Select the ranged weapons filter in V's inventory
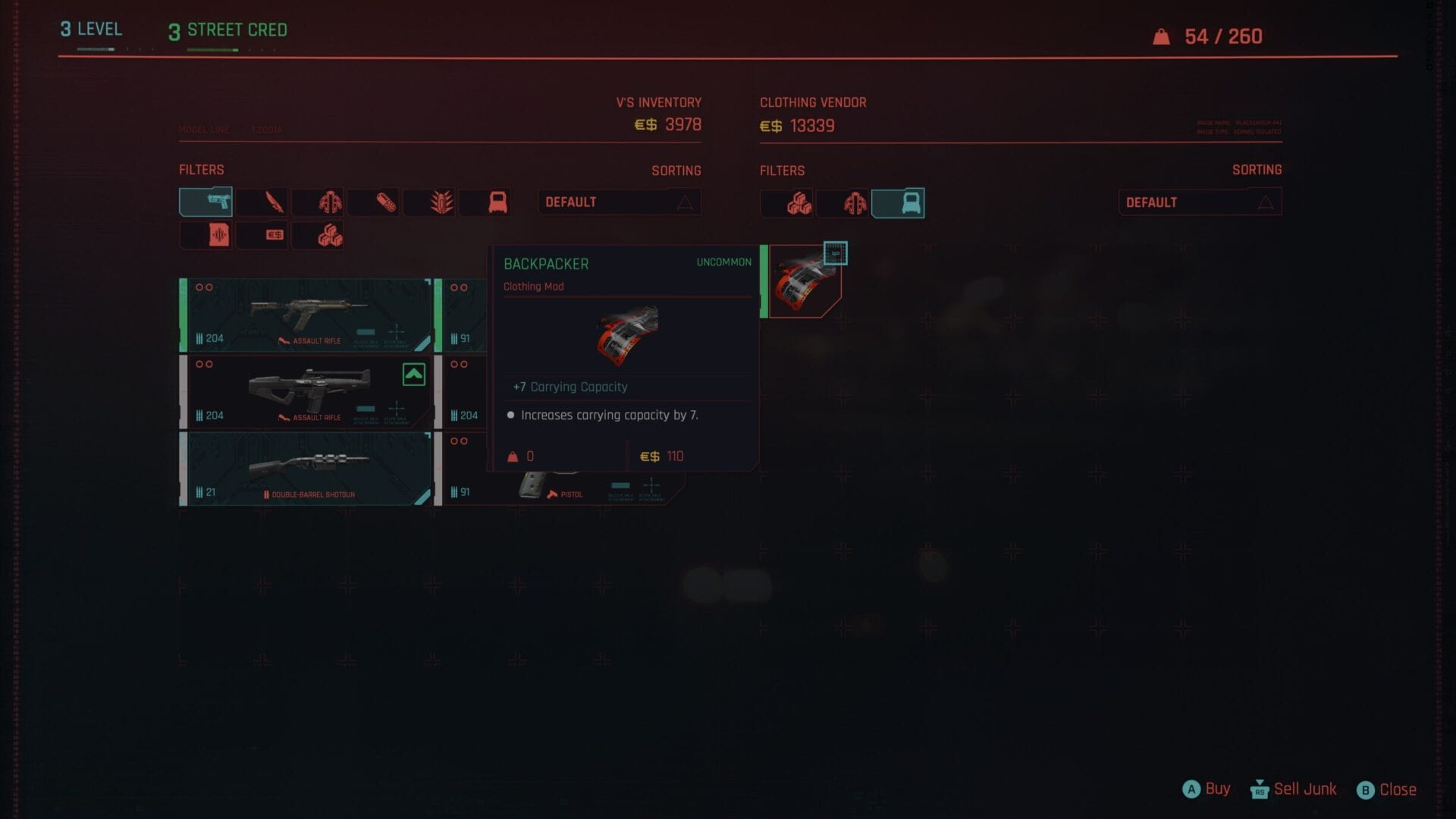Image resolution: width=1456 pixels, height=819 pixels. (x=206, y=202)
